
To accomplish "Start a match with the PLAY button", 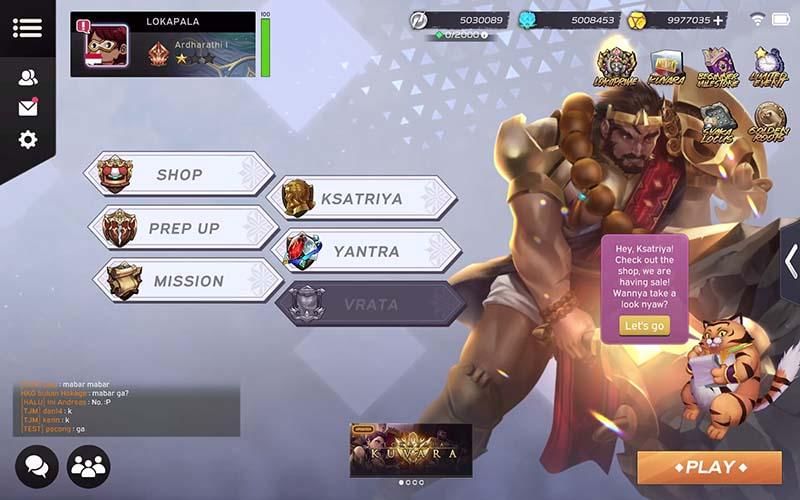I will pyautogui.click(x=709, y=467).
